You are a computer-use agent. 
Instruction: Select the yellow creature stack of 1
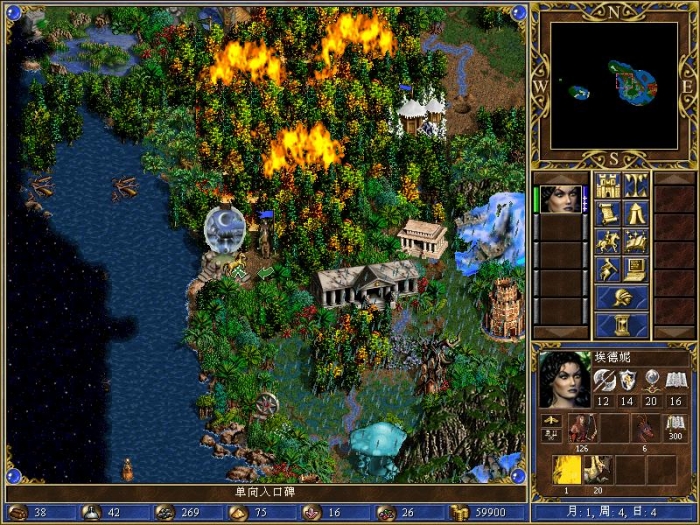tap(567, 471)
